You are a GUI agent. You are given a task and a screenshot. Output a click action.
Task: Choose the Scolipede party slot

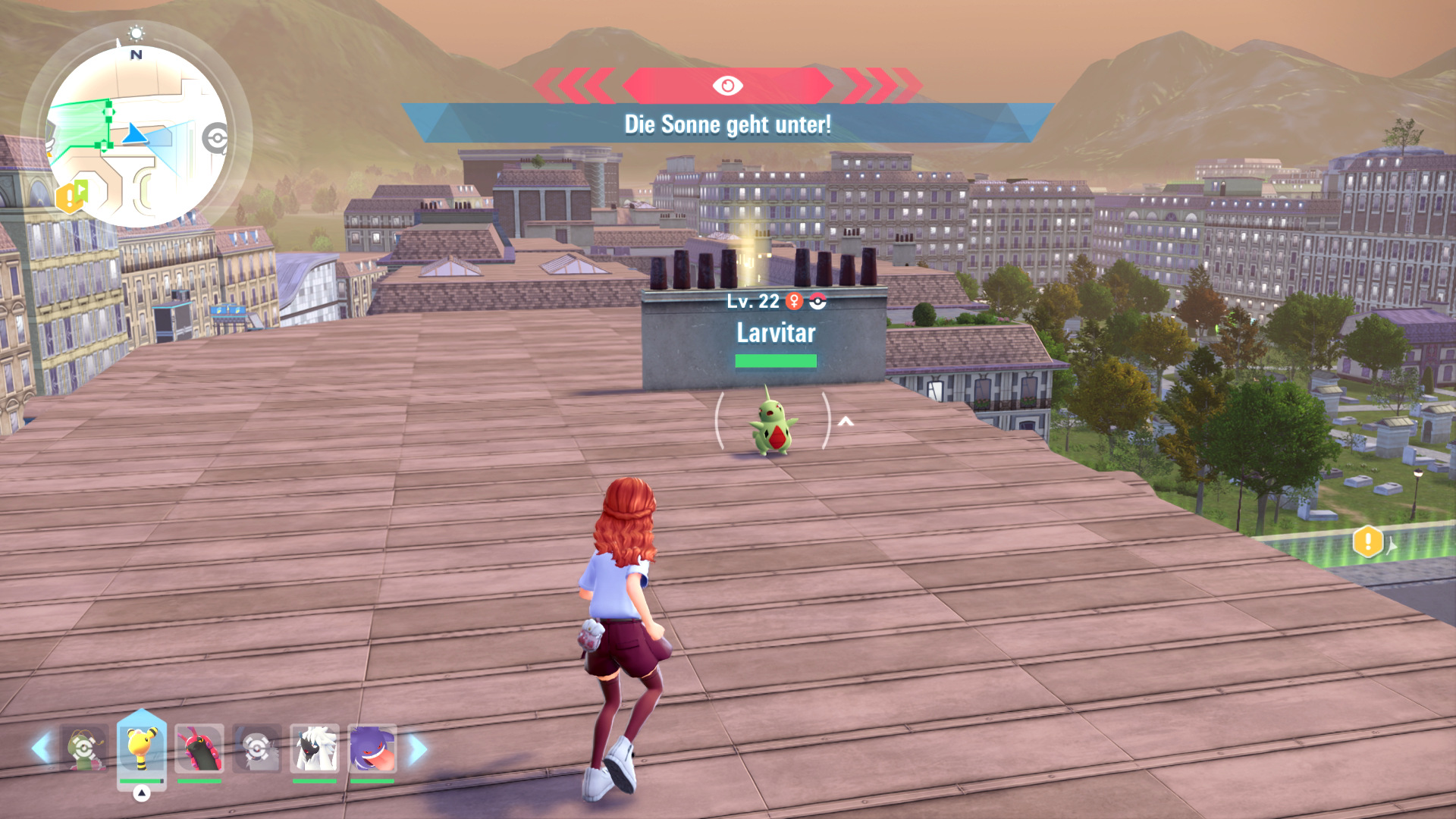point(199,748)
